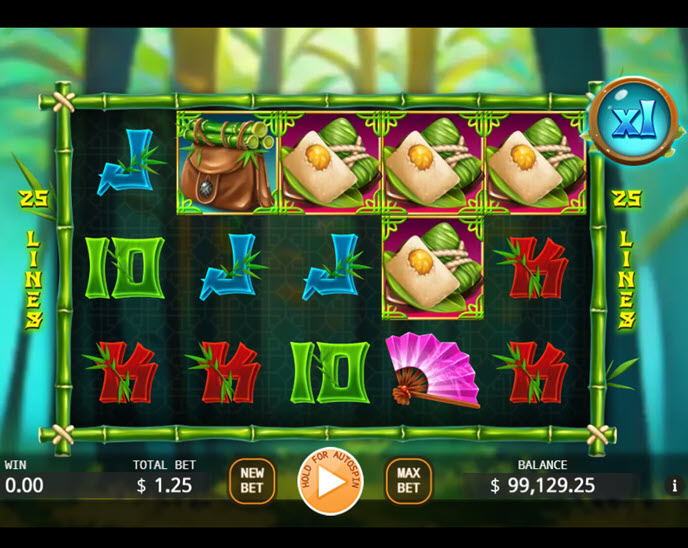This screenshot has width=688, height=548.
Task: Open the game info panel
Action: [x=673, y=486]
